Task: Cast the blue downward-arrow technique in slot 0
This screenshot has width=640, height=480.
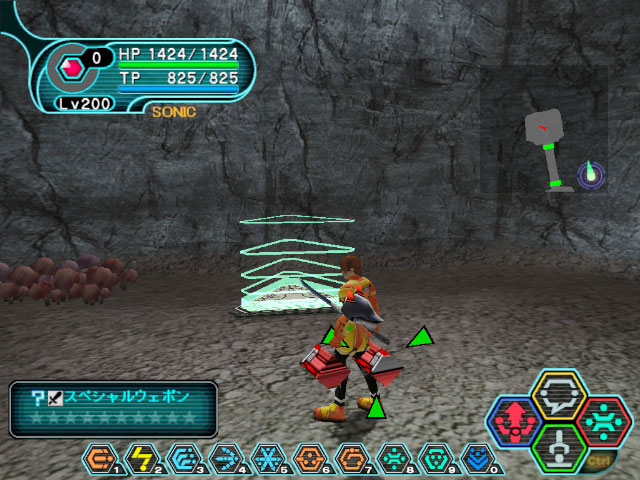Action: point(478,459)
